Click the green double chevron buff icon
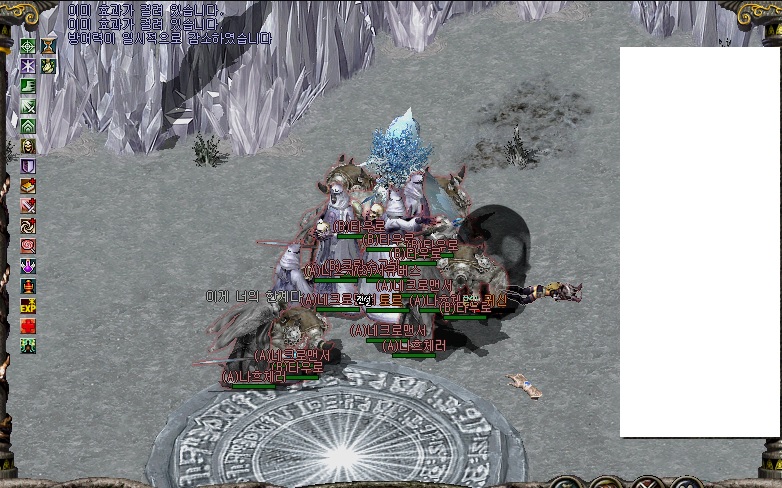The height and width of the screenshot is (488, 782). (x=28, y=126)
